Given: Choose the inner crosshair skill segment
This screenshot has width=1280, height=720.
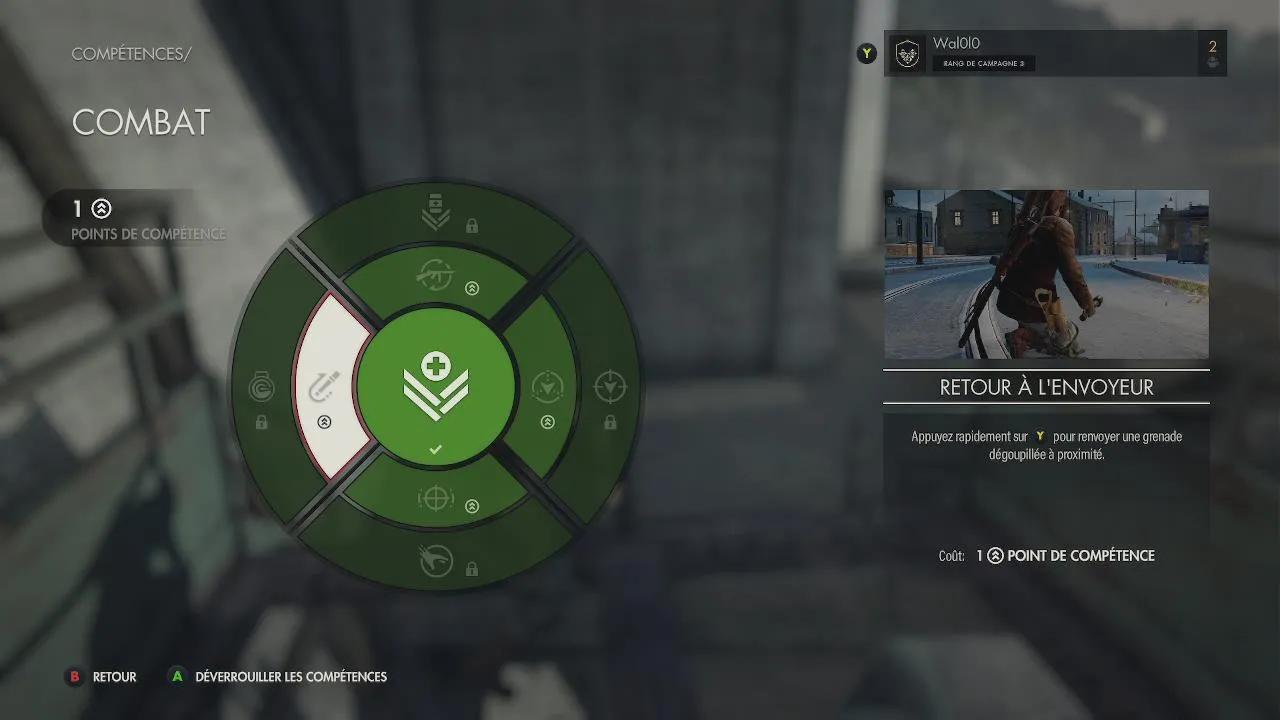Looking at the screenshot, I should (x=436, y=497).
